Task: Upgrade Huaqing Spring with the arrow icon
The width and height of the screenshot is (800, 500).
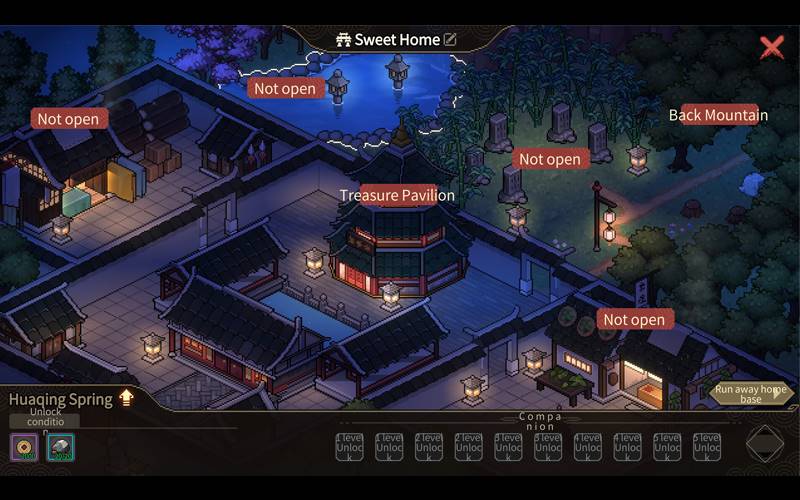Action: (126, 398)
